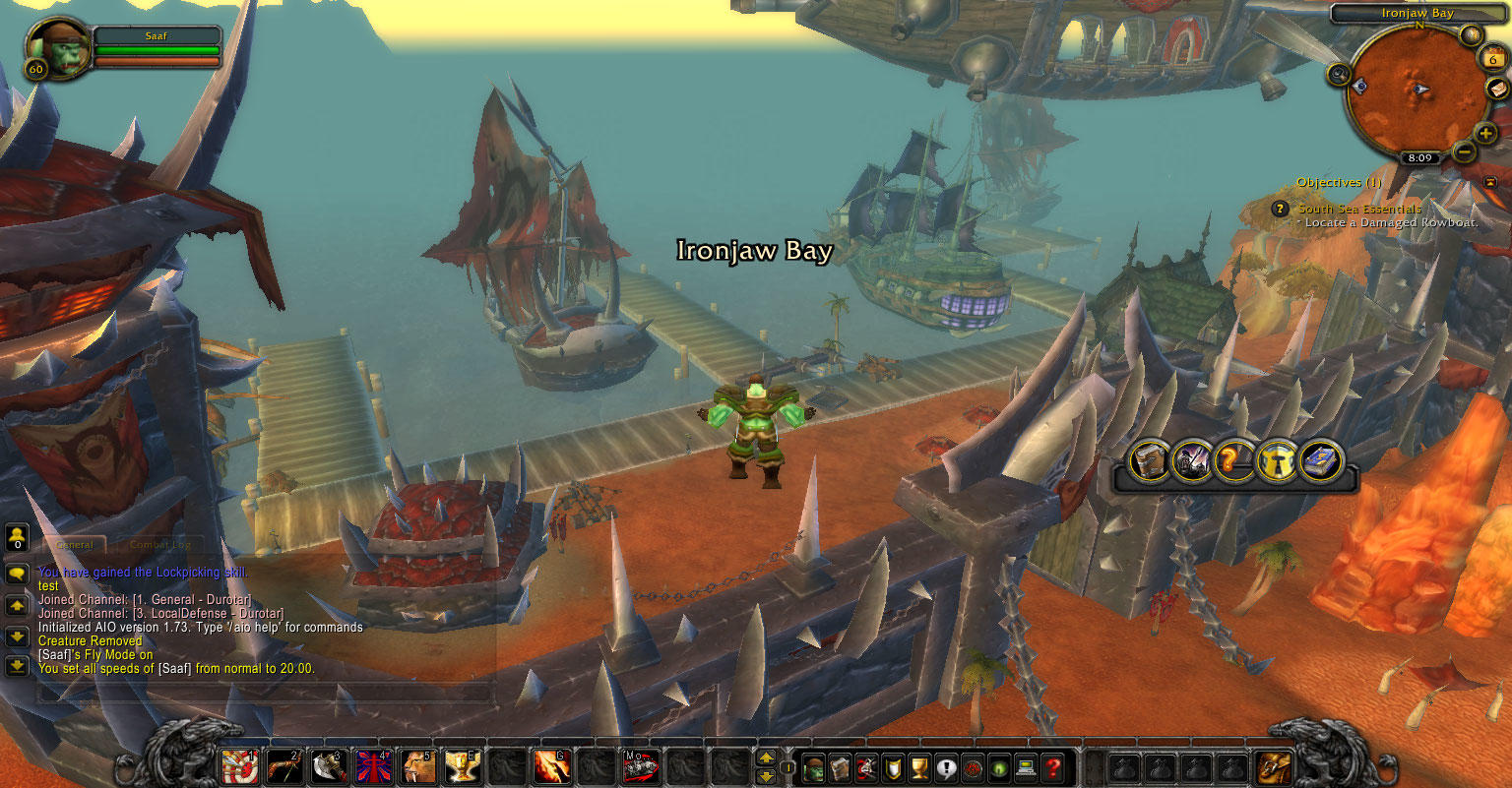This screenshot has height=788, width=1512.
Task: Use the axe ability in slot 3
Action: coord(328,766)
